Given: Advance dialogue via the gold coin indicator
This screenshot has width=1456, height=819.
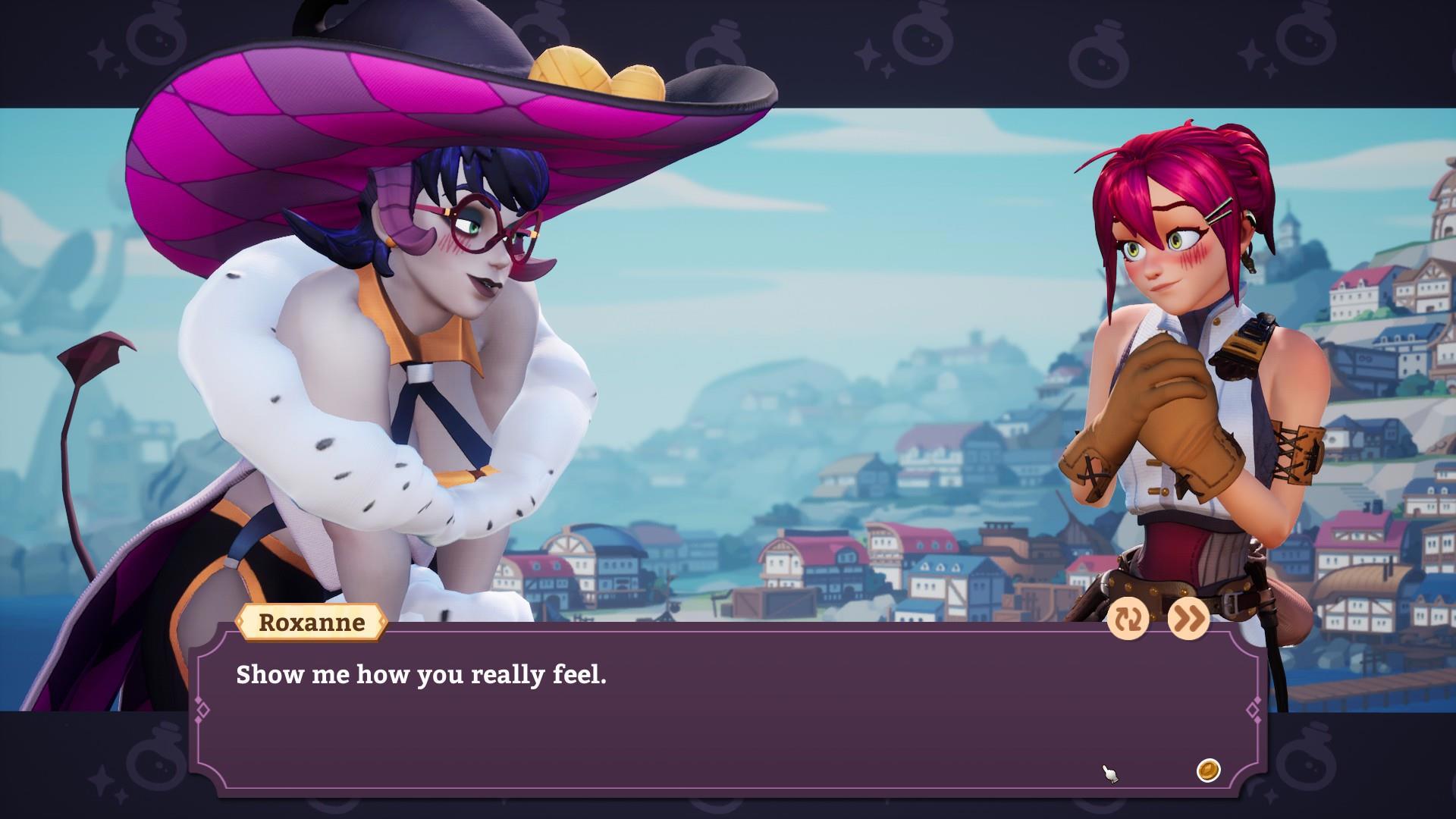Looking at the screenshot, I should [1208, 770].
